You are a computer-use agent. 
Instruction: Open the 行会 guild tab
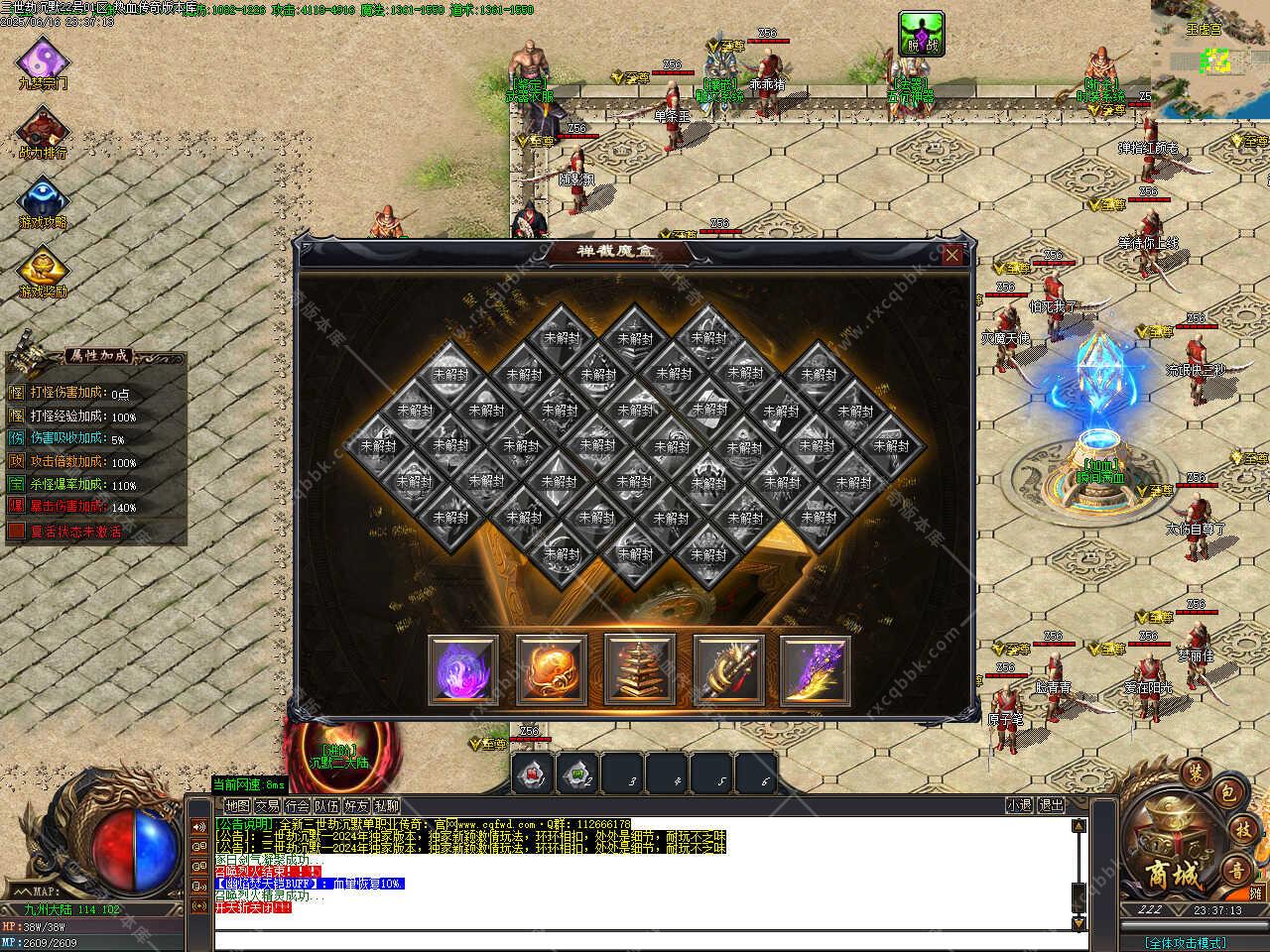click(297, 806)
